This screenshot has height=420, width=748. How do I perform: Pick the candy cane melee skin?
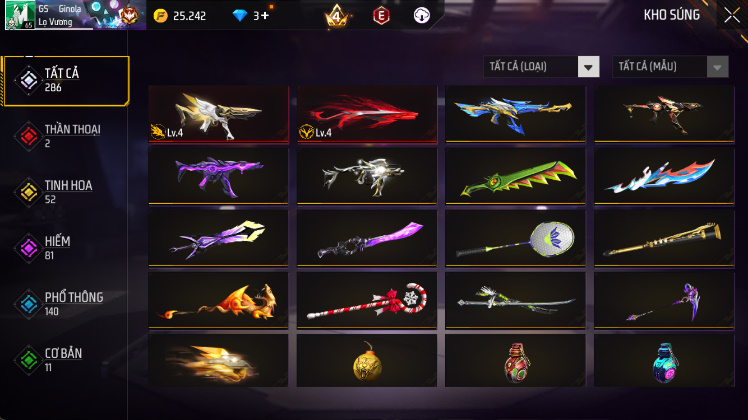tap(367, 300)
